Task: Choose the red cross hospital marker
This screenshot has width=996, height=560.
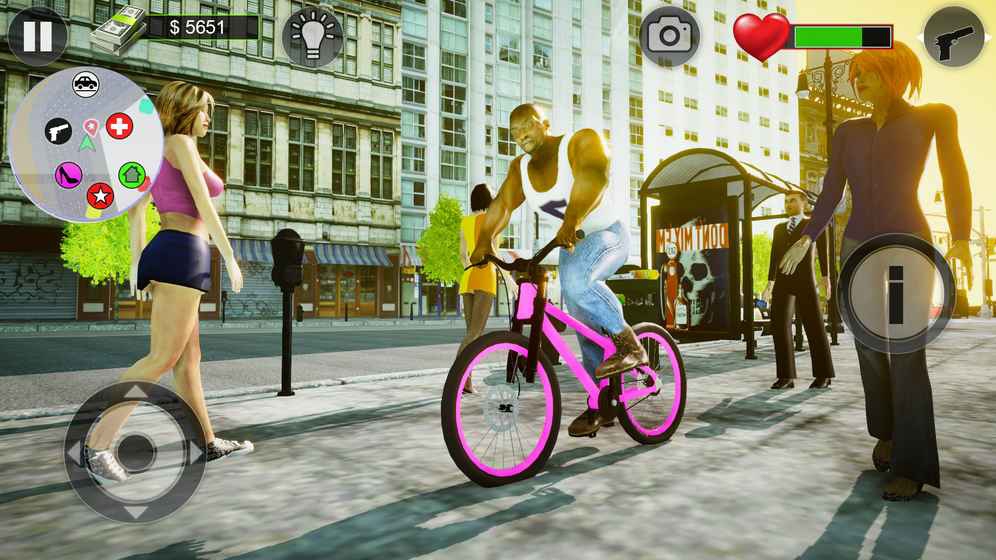Action: [119, 126]
